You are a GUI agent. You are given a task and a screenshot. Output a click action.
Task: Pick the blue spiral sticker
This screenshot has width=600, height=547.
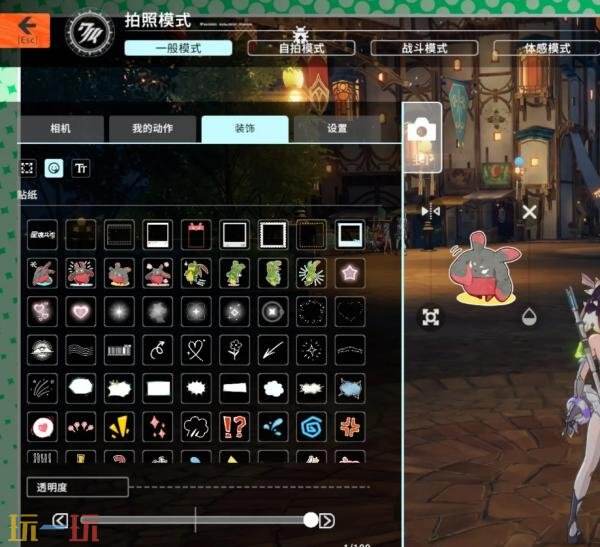[x=311, y=427]
